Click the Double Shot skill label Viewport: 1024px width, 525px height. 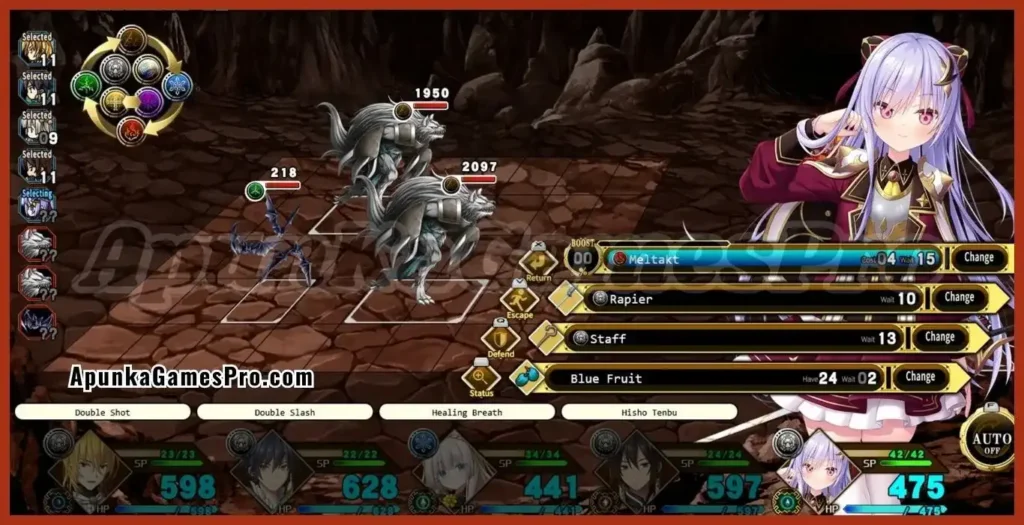pos(102,412)
